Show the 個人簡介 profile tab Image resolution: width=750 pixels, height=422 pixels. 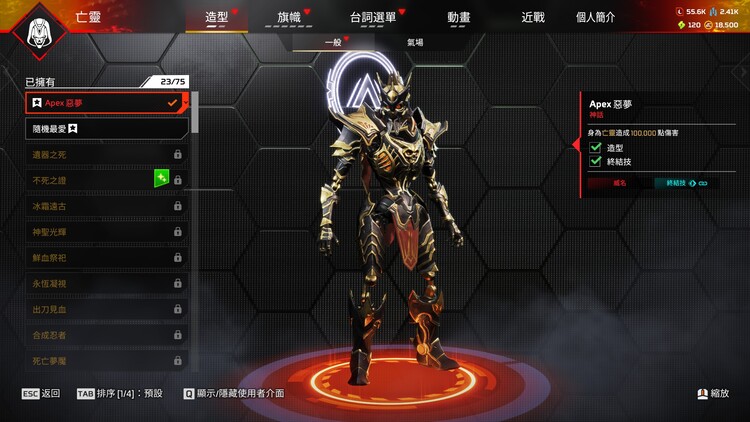pyautogui.click(x=596, y=17)
